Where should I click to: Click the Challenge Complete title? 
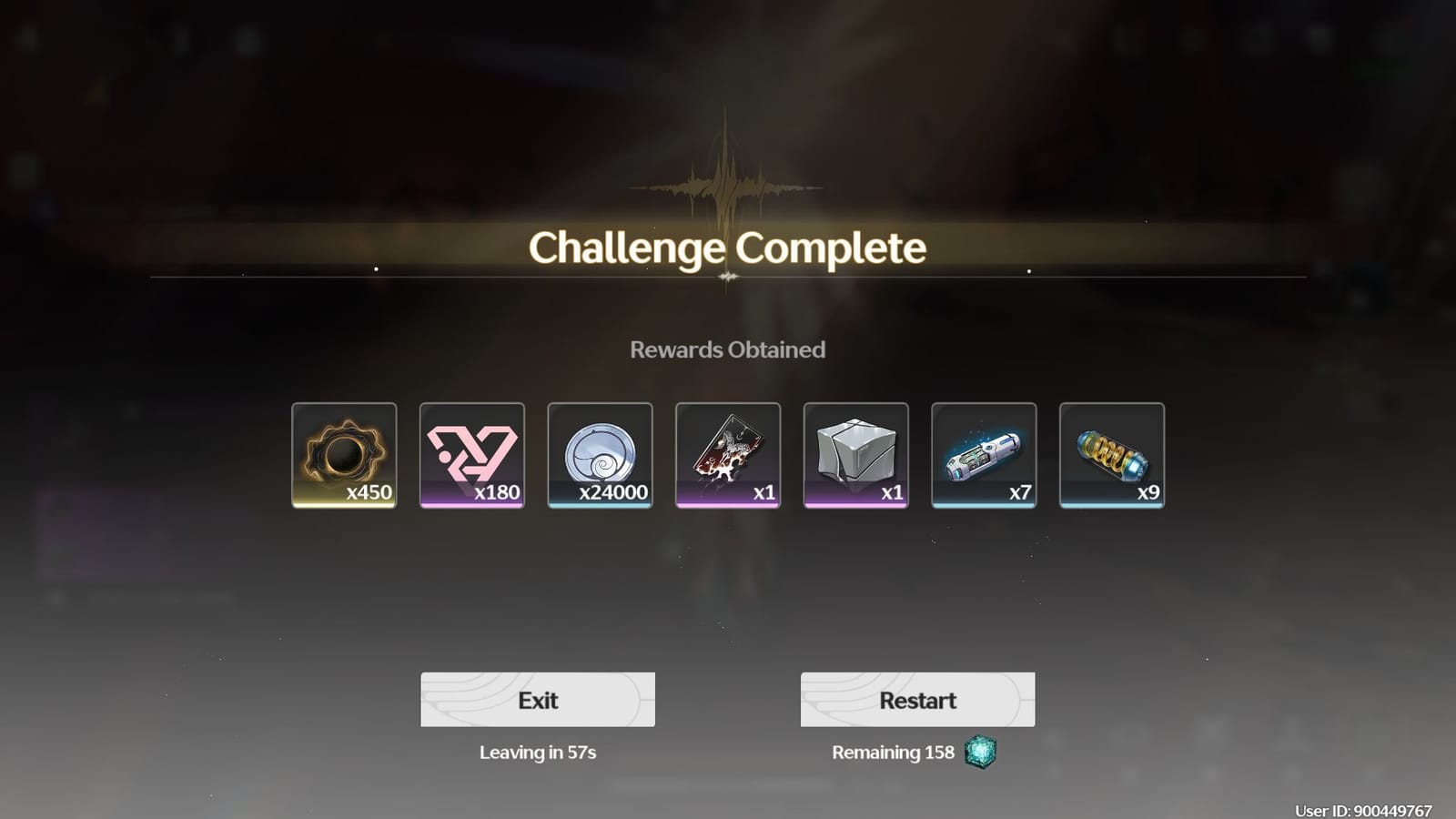(726, 247)
